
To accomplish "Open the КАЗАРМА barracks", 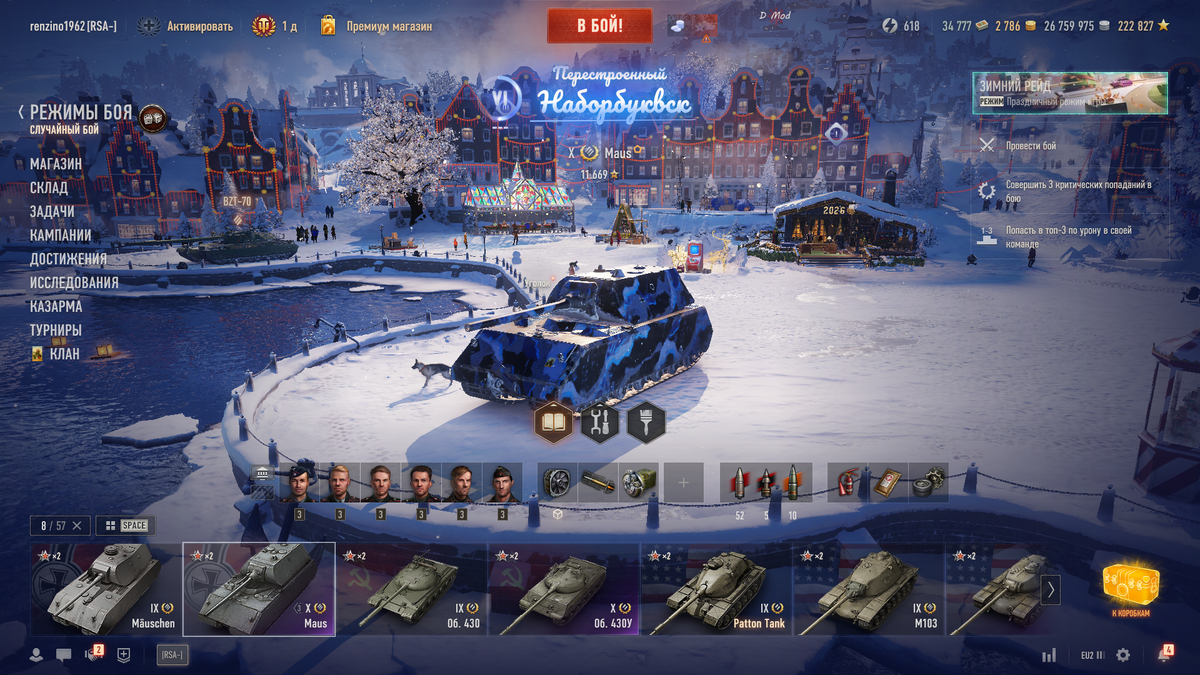I will [56, 307].
